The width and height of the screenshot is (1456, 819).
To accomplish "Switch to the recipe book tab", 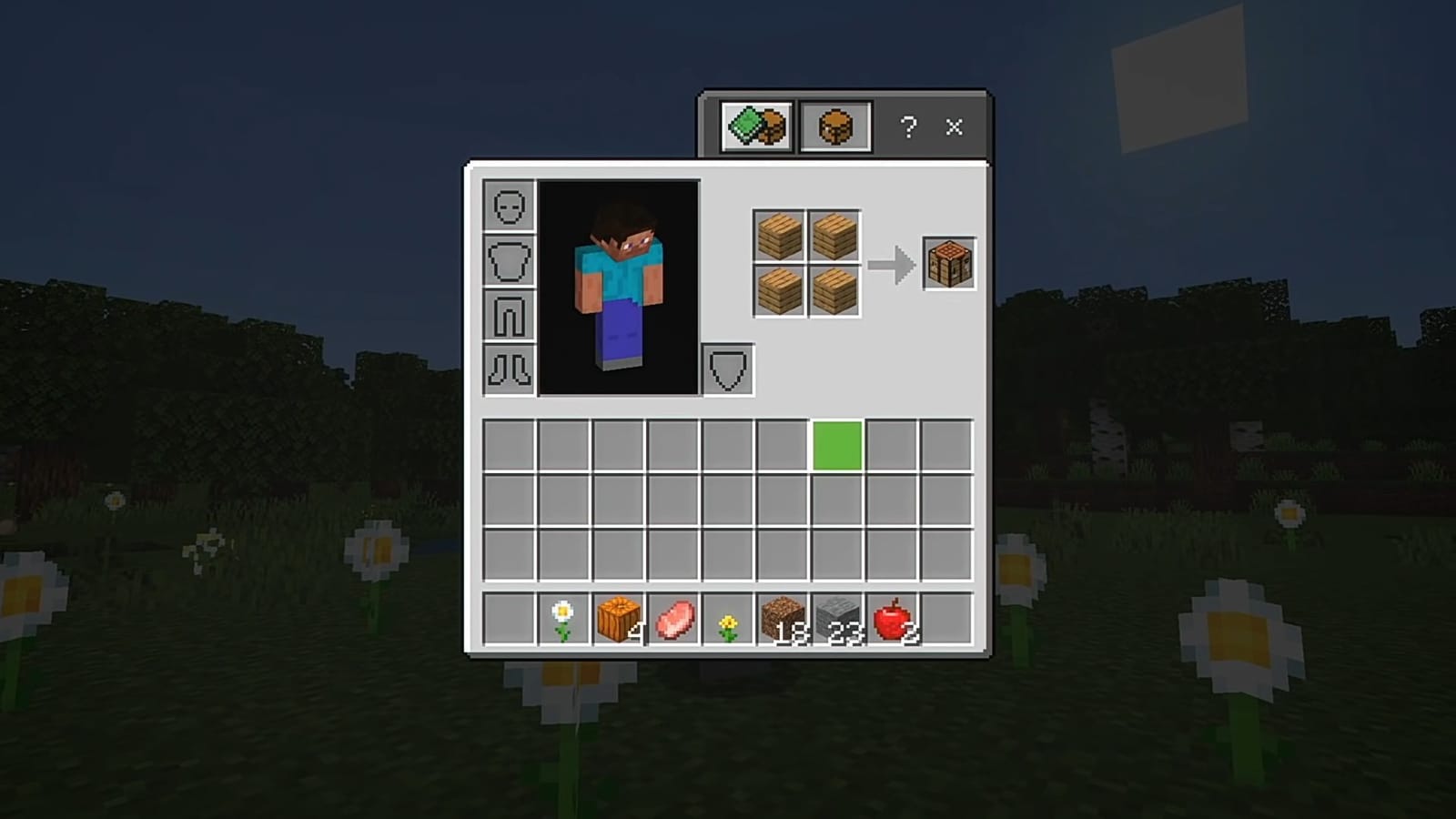I will (x=755, y=126).
